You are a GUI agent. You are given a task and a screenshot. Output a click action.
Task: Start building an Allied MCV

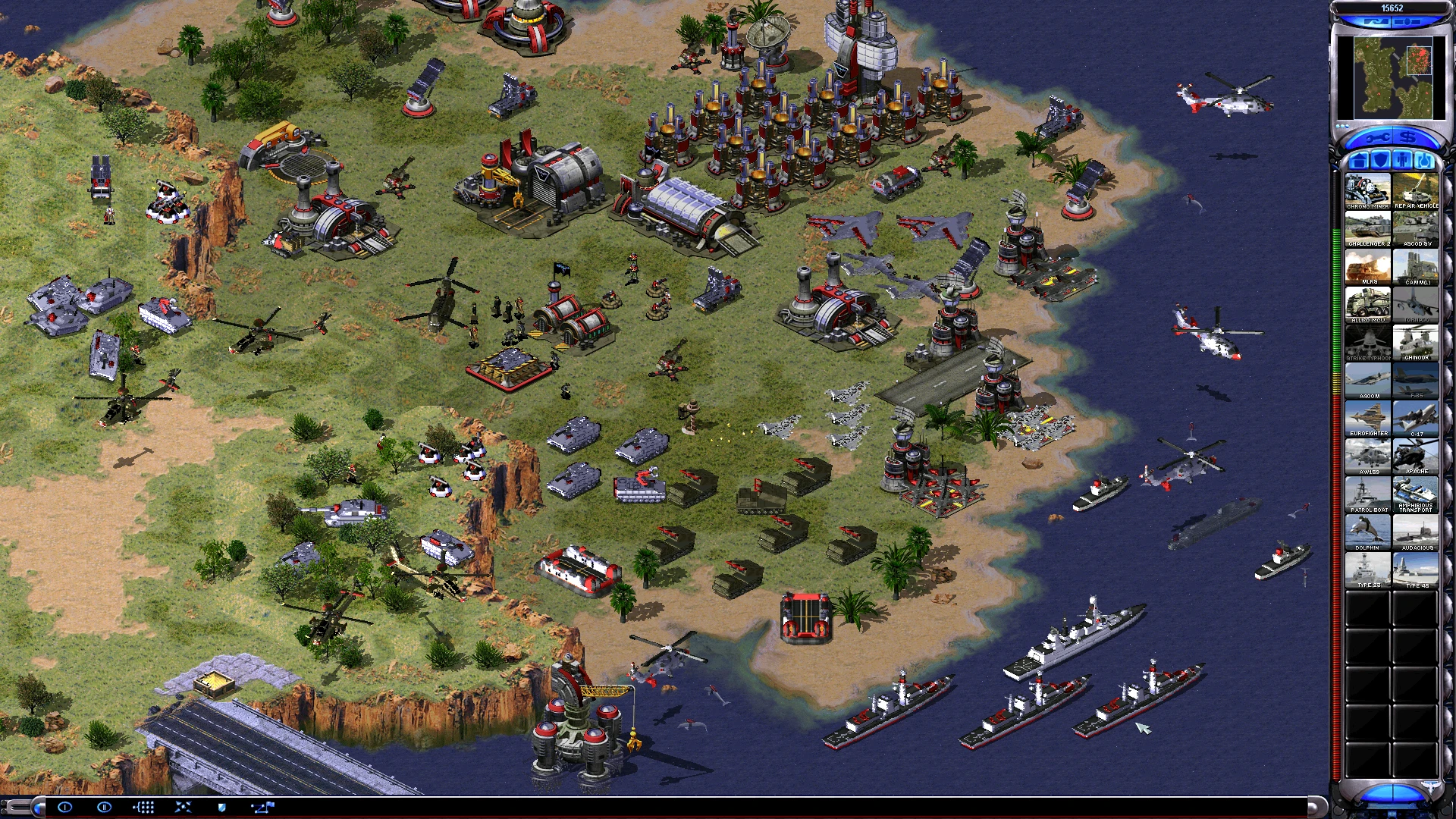click(x=1367, y=305)
